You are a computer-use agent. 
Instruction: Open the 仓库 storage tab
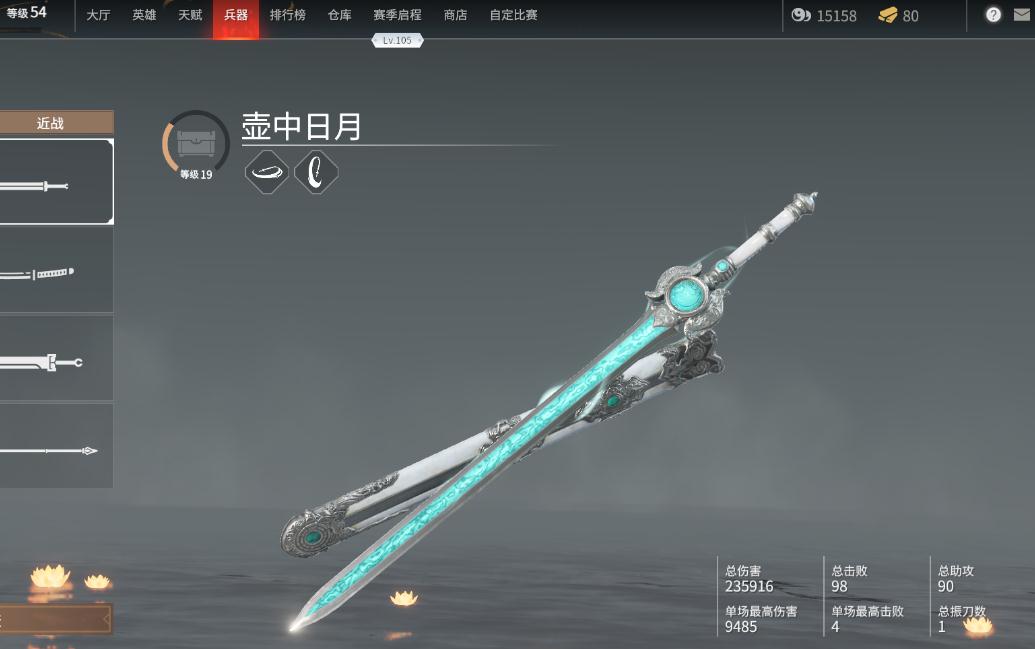pyautogui.click(x=340, y=15)
